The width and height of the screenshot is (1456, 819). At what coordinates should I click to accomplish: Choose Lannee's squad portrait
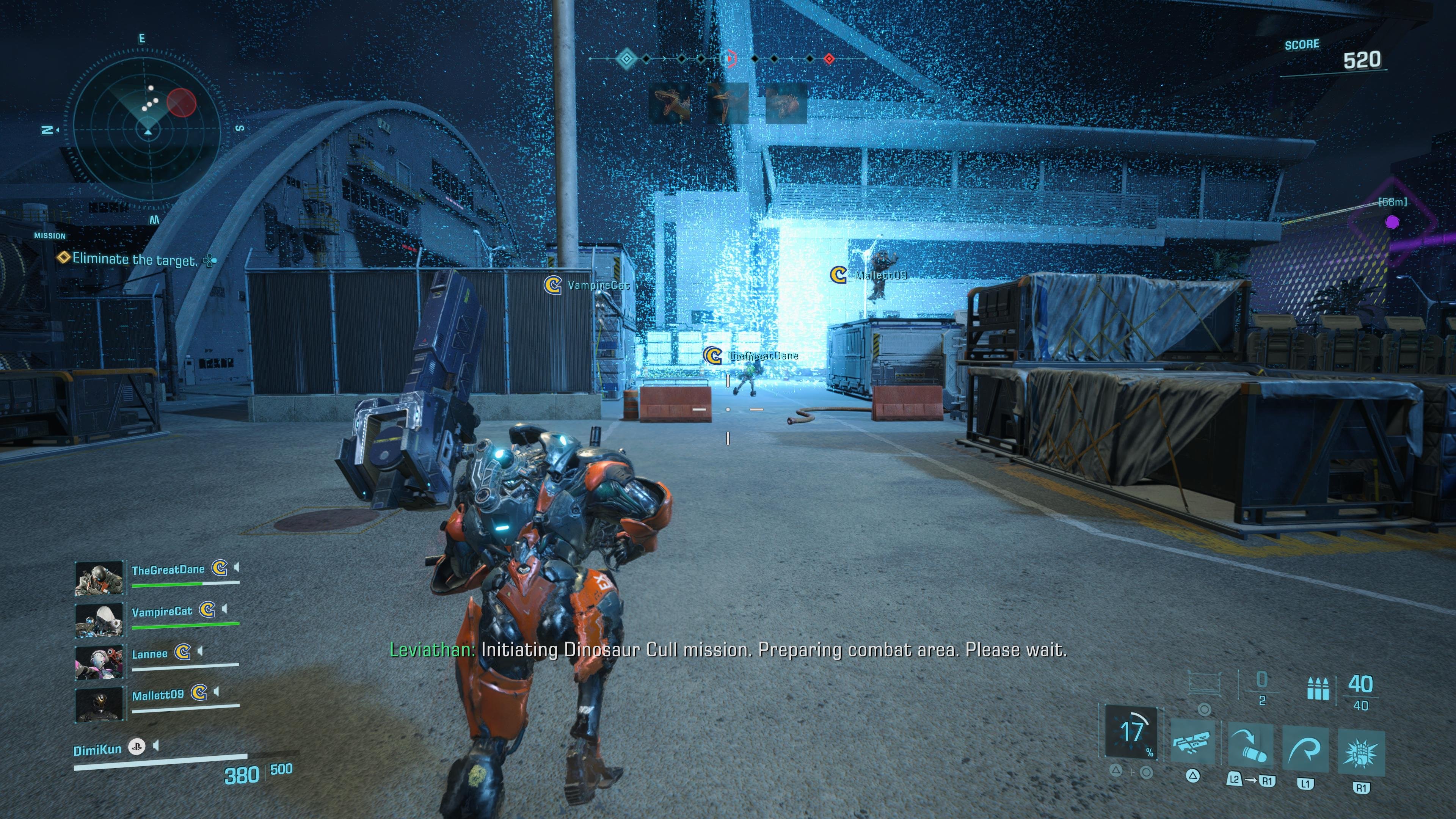[x=99, y=662]
